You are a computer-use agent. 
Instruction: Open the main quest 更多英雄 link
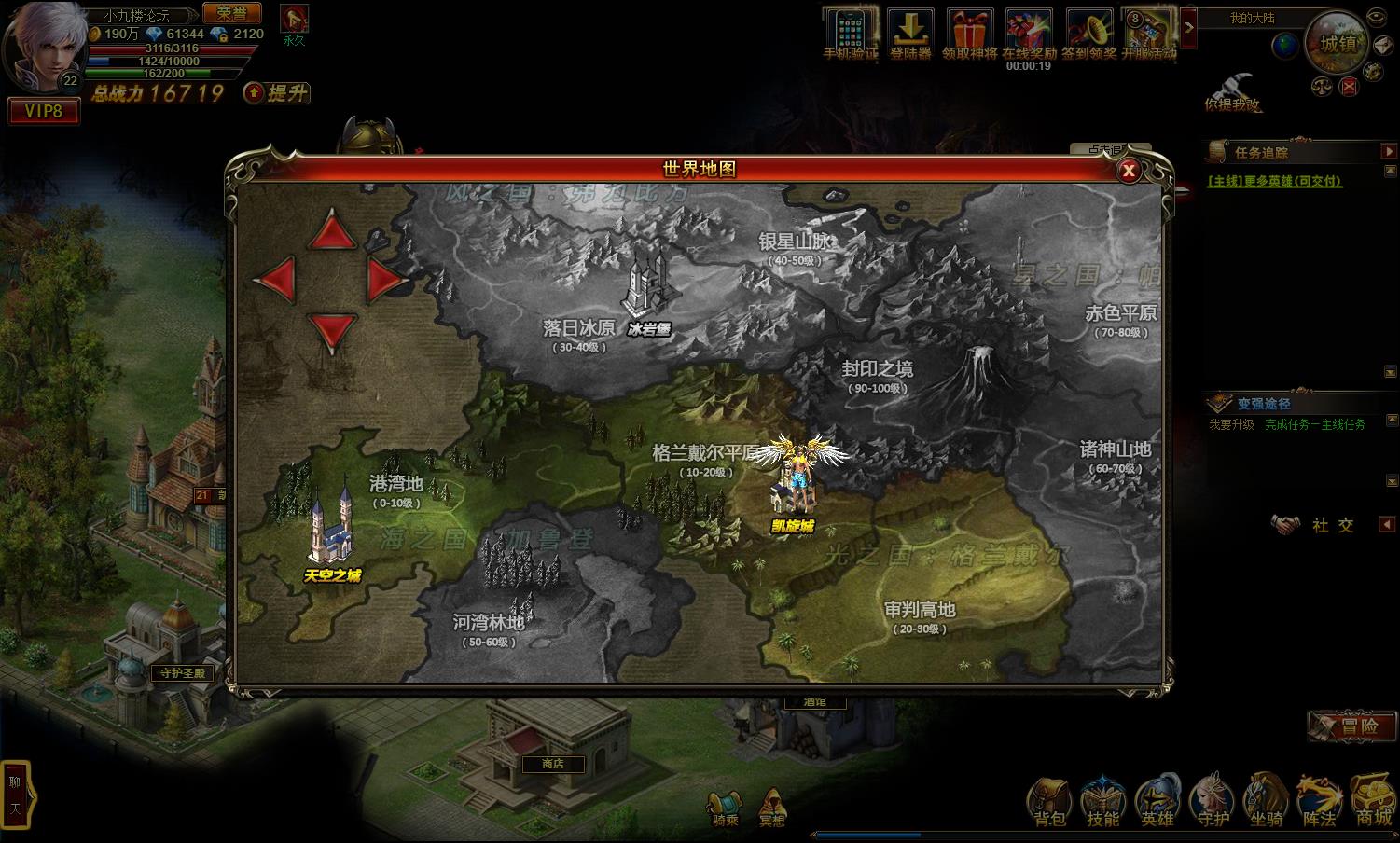(1274, 181)
